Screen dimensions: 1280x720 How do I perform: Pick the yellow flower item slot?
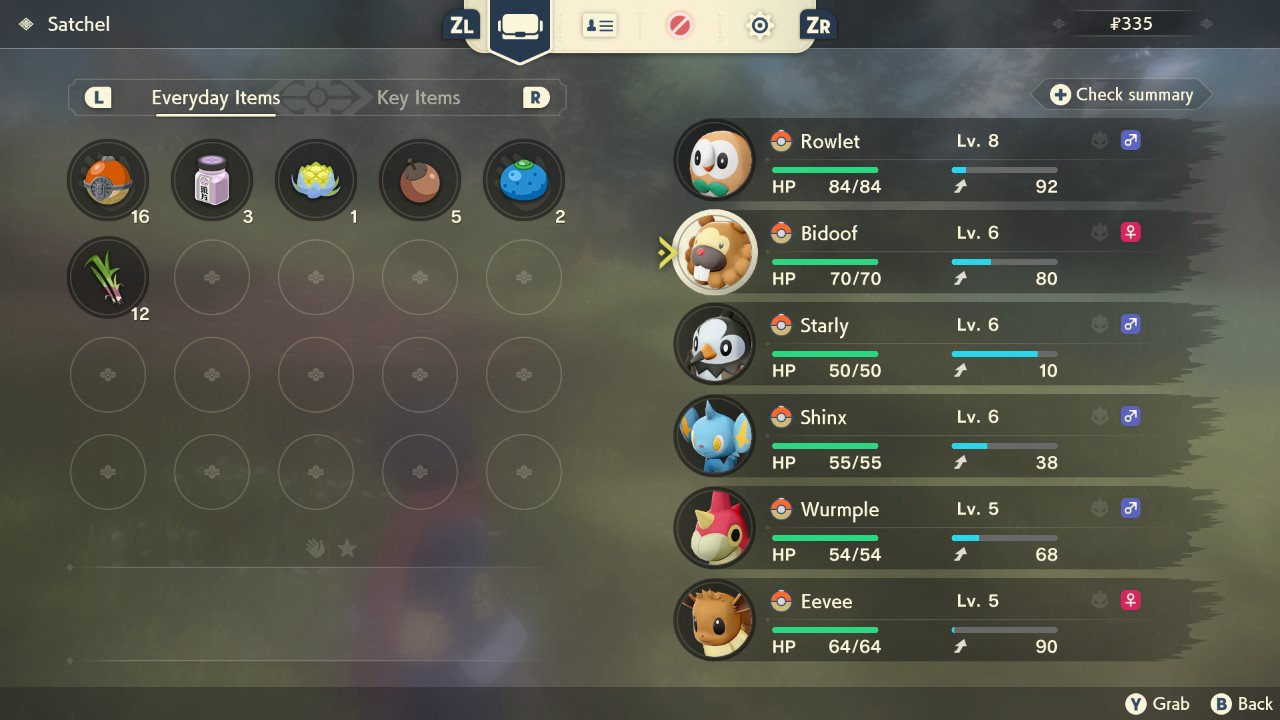(316, 181)
